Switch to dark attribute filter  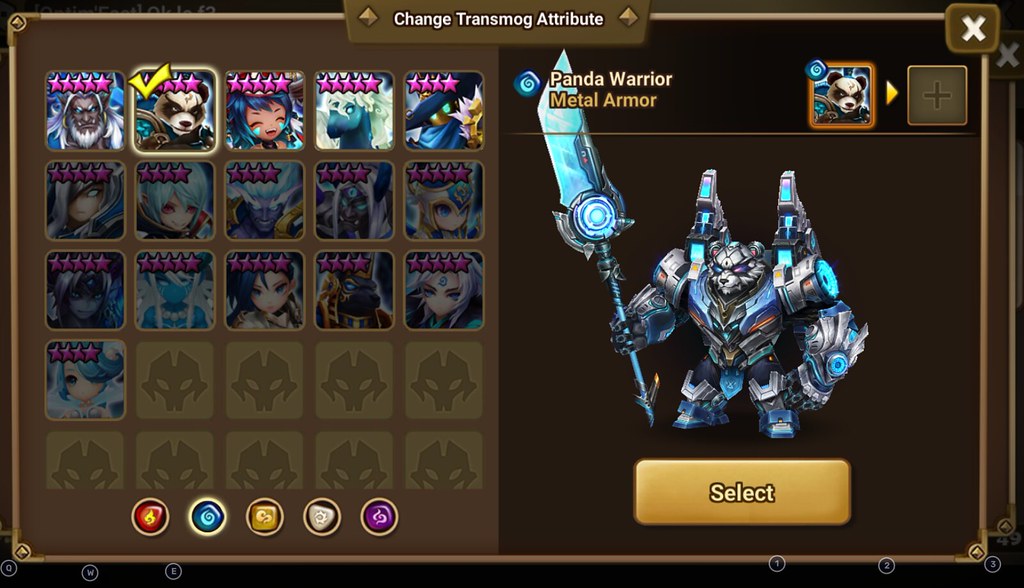click(x=379, y=517)
